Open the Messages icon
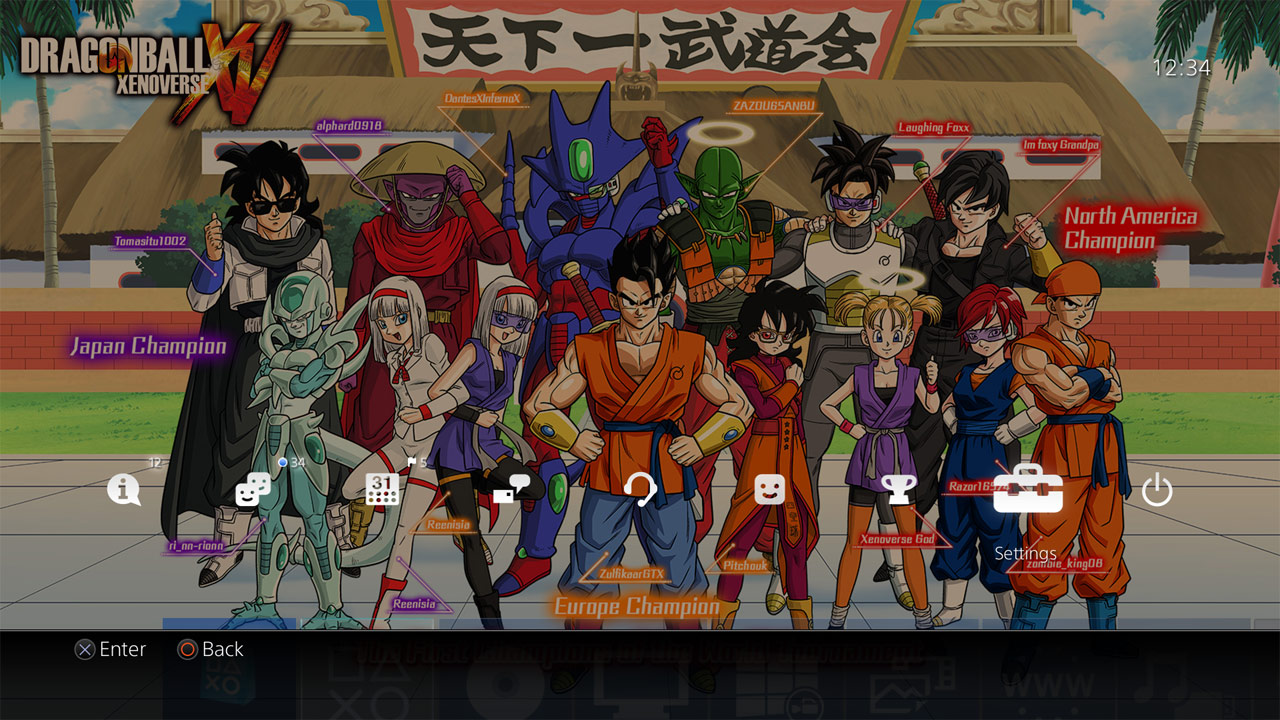Viewport: 1280px width, 720px height. point(511,490)
